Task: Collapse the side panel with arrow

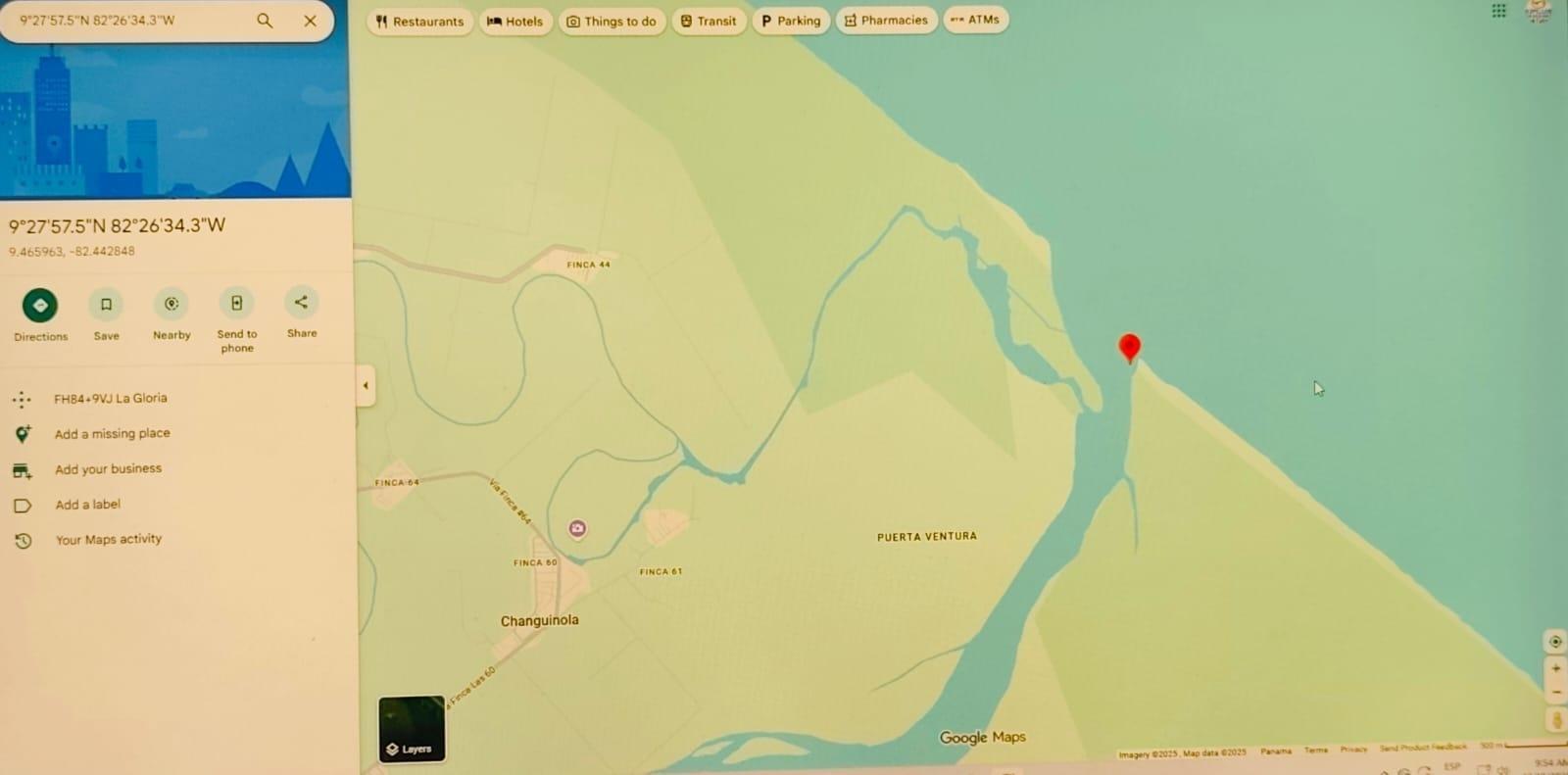Action: (366, 386)
